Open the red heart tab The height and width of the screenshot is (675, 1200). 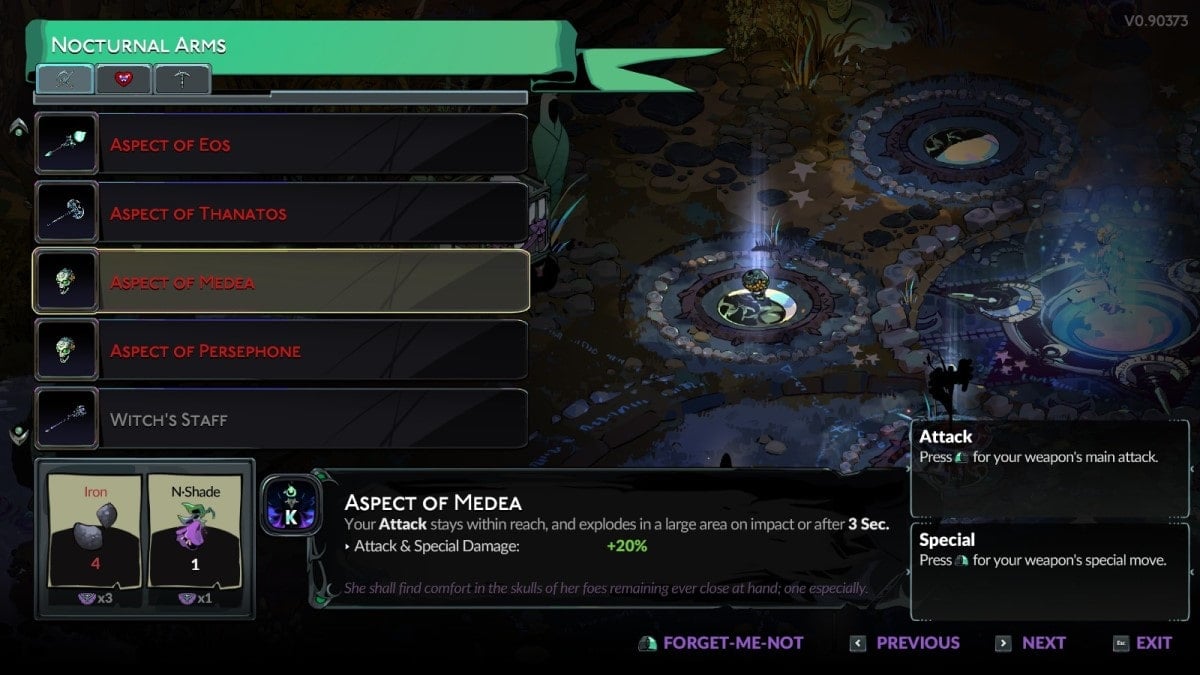coord(124,79)
